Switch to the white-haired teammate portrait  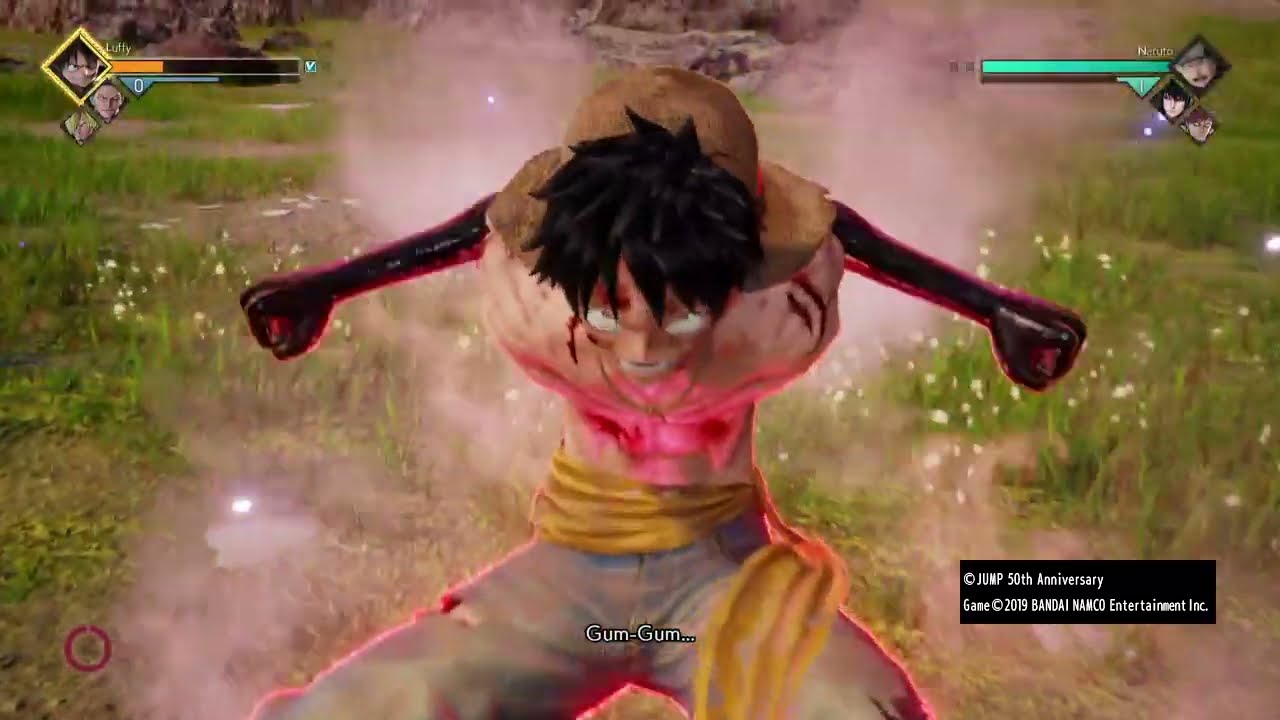pyautogui.click(x=107, y=100)
